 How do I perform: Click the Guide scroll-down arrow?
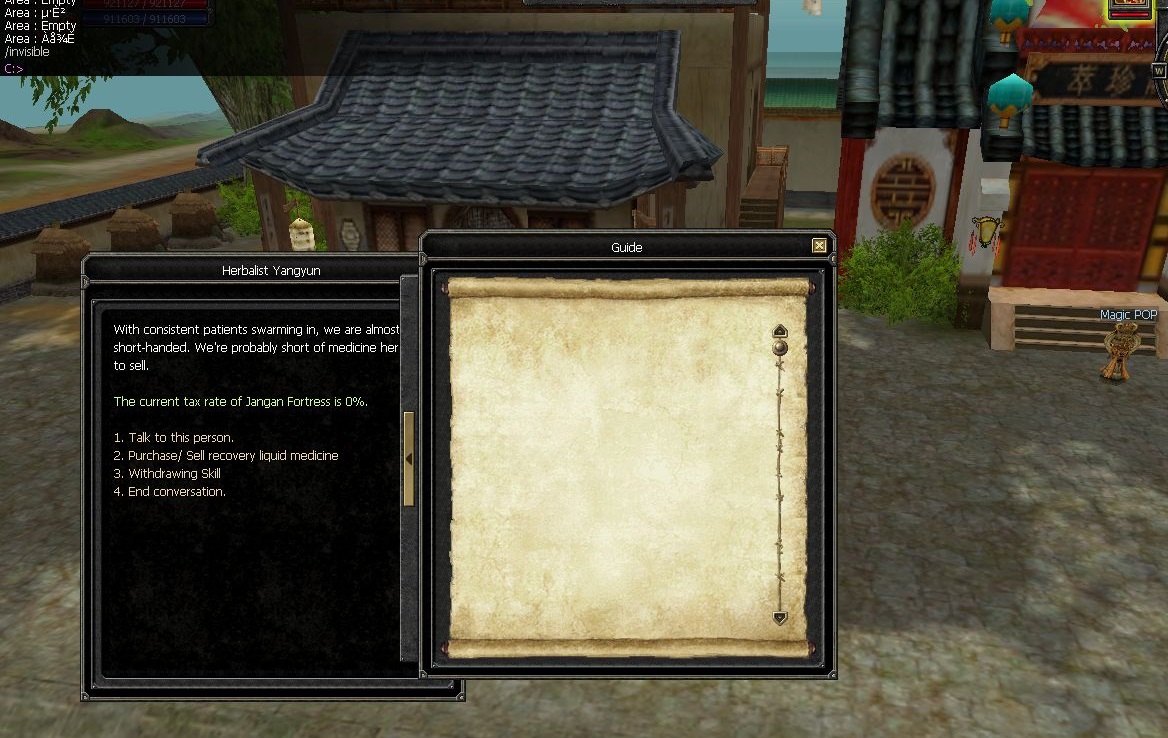[780, 618]
